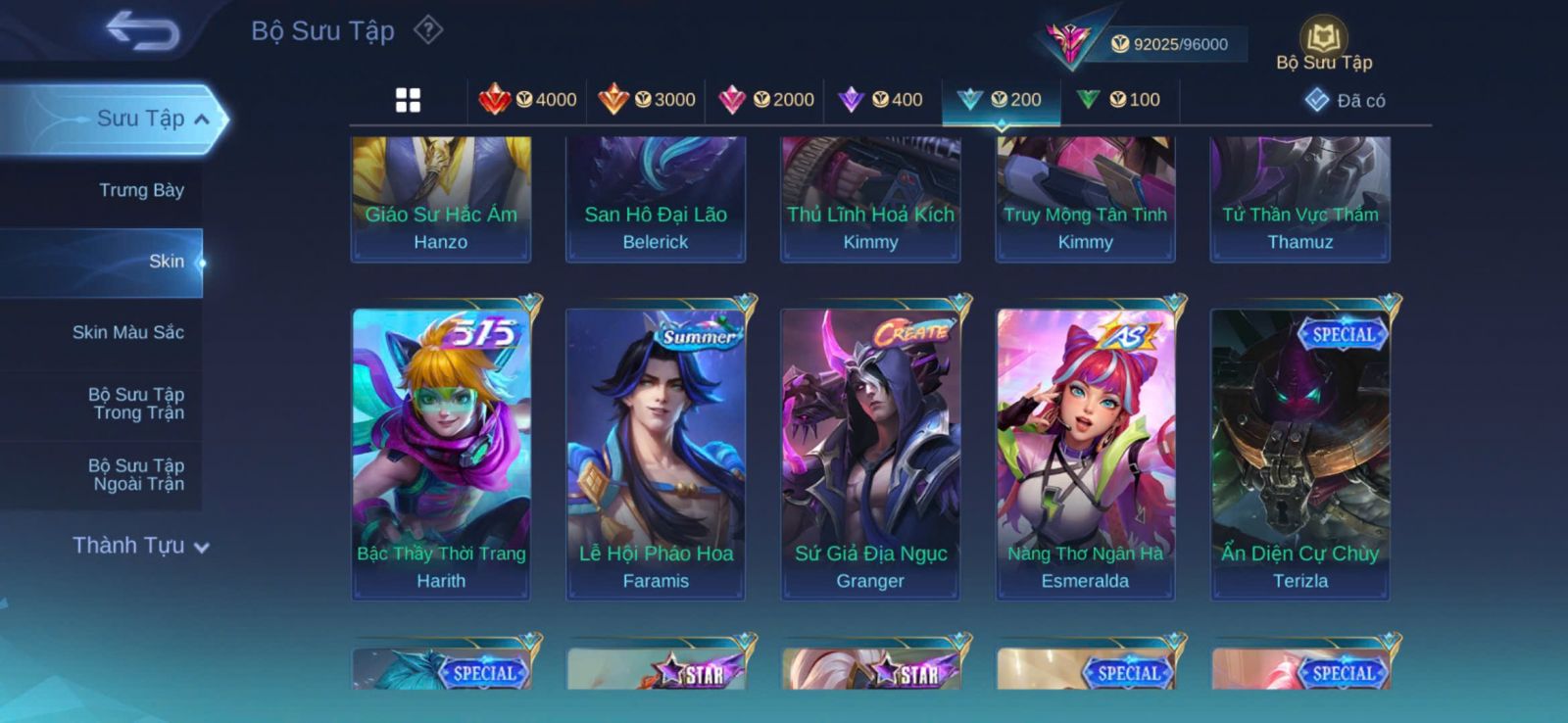Pick Esmeralda Nàng Thơ Ngân Hà skin

pyautogui.click(x=1085, y=453)
